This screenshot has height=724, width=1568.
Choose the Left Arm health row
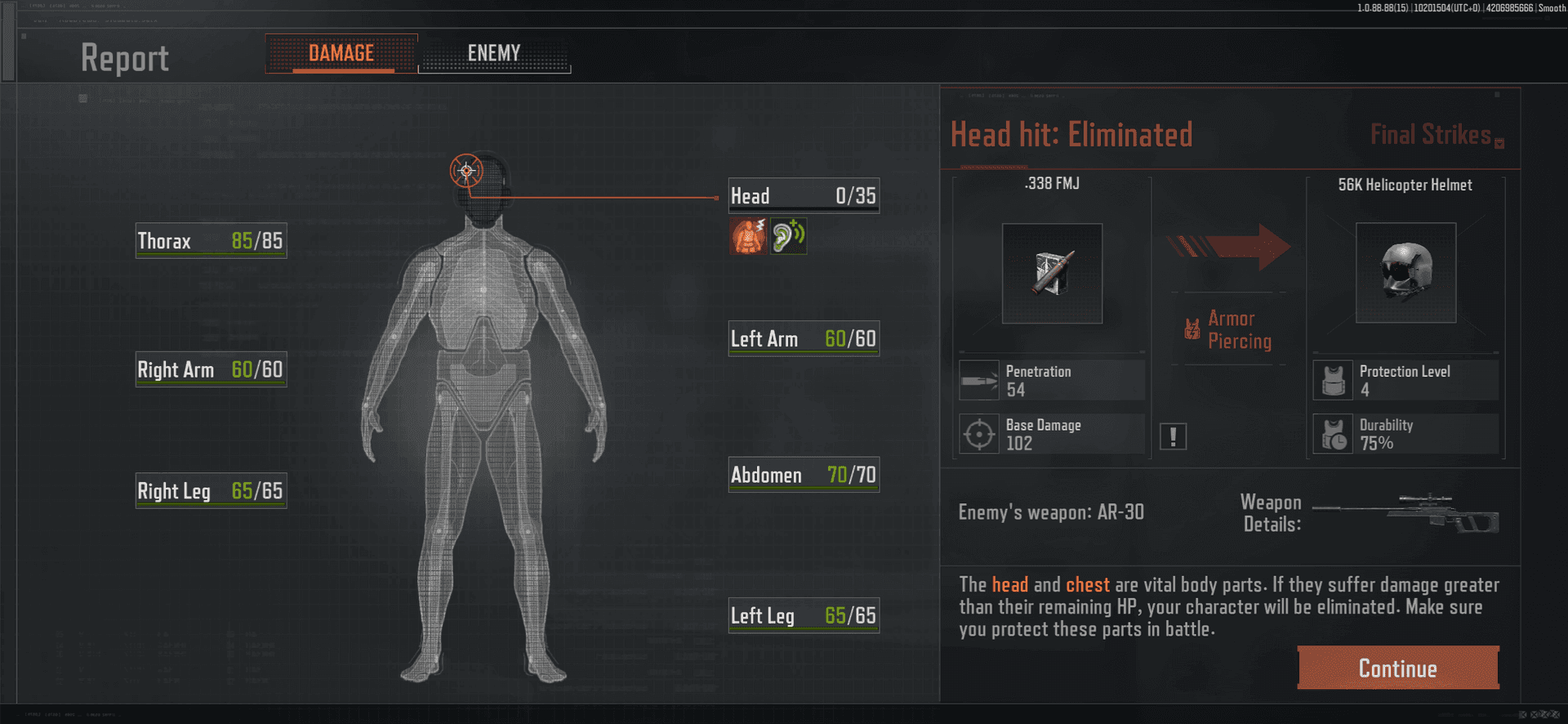pyautogui.click(x=804, y=339)
